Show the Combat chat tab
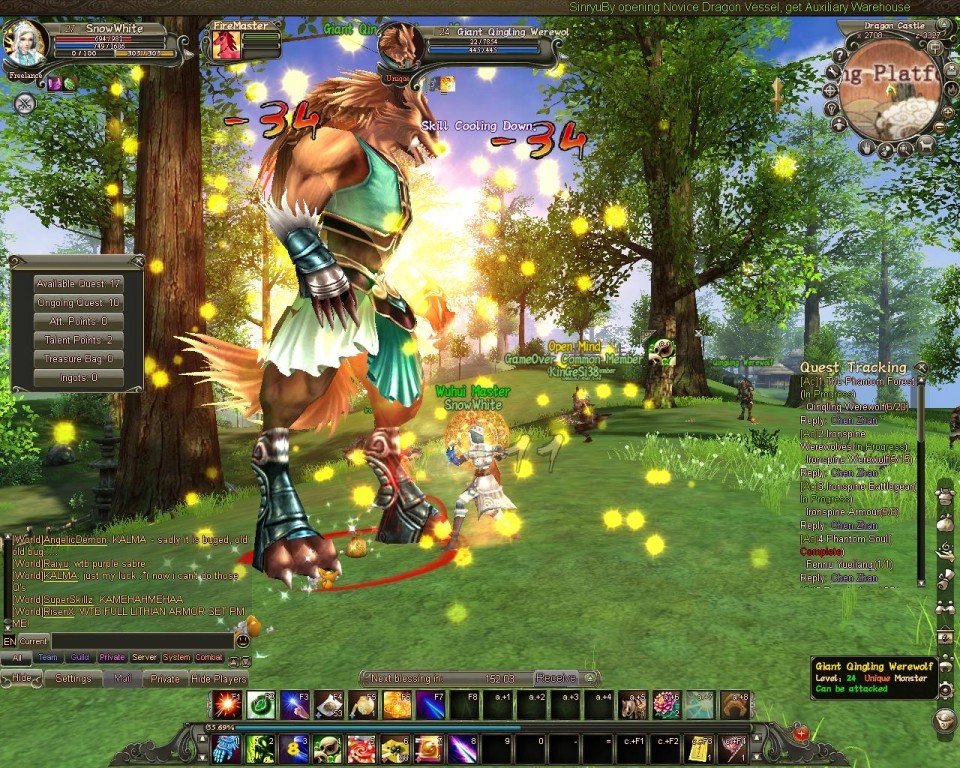 coord(209,658)
